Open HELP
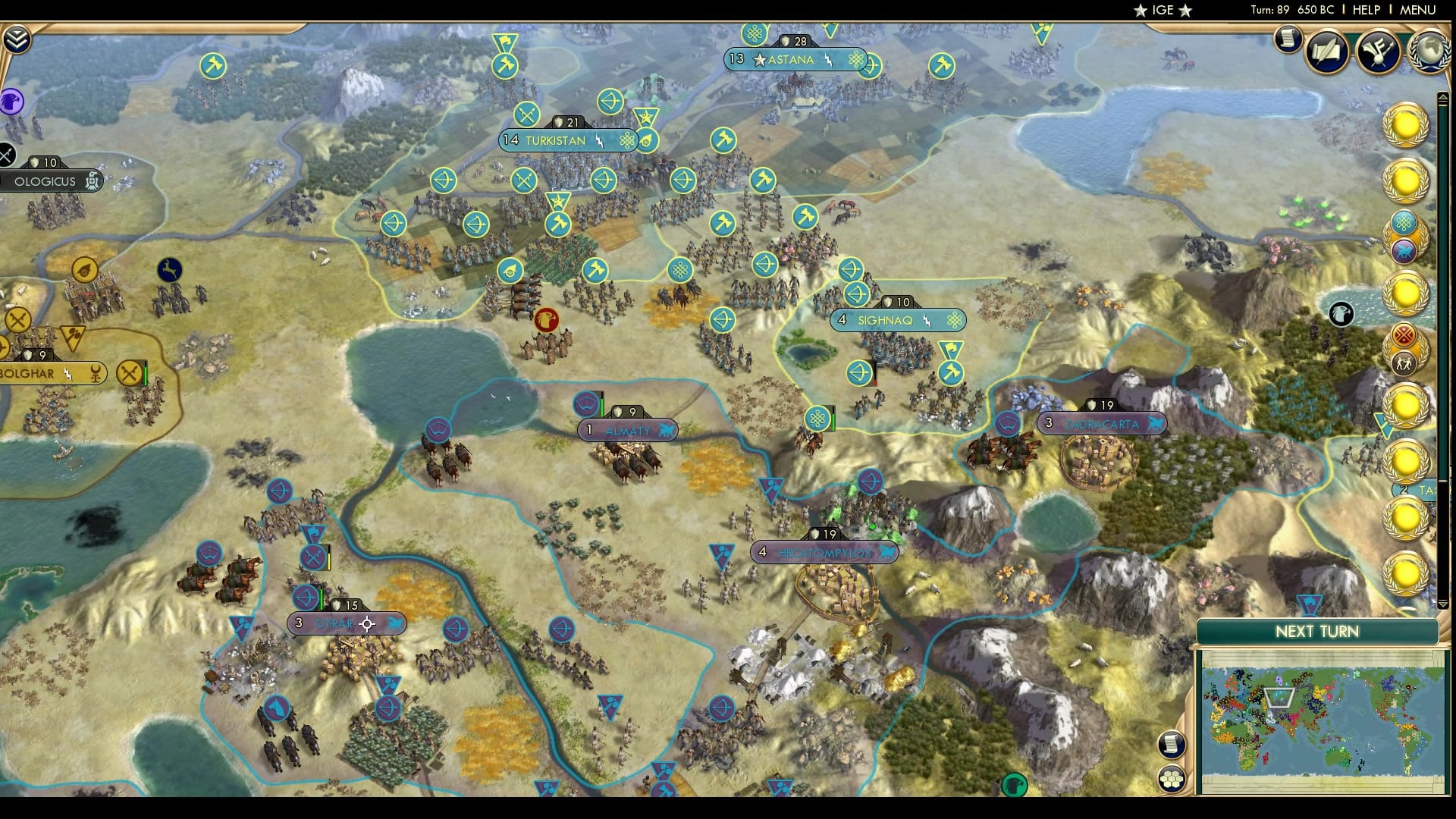The height and width of the screenshot is (819, 1456). coord(1365,11)
